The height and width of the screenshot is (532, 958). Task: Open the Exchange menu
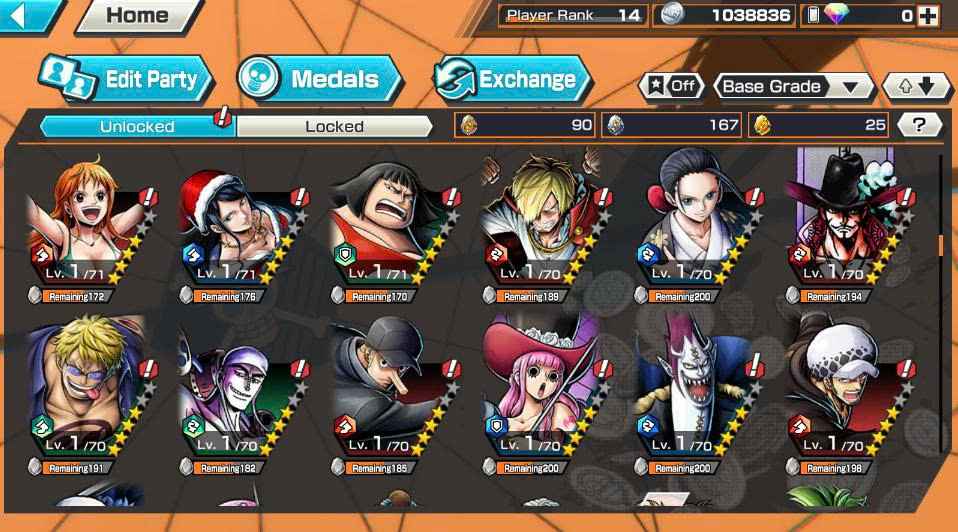coord(510,79)
